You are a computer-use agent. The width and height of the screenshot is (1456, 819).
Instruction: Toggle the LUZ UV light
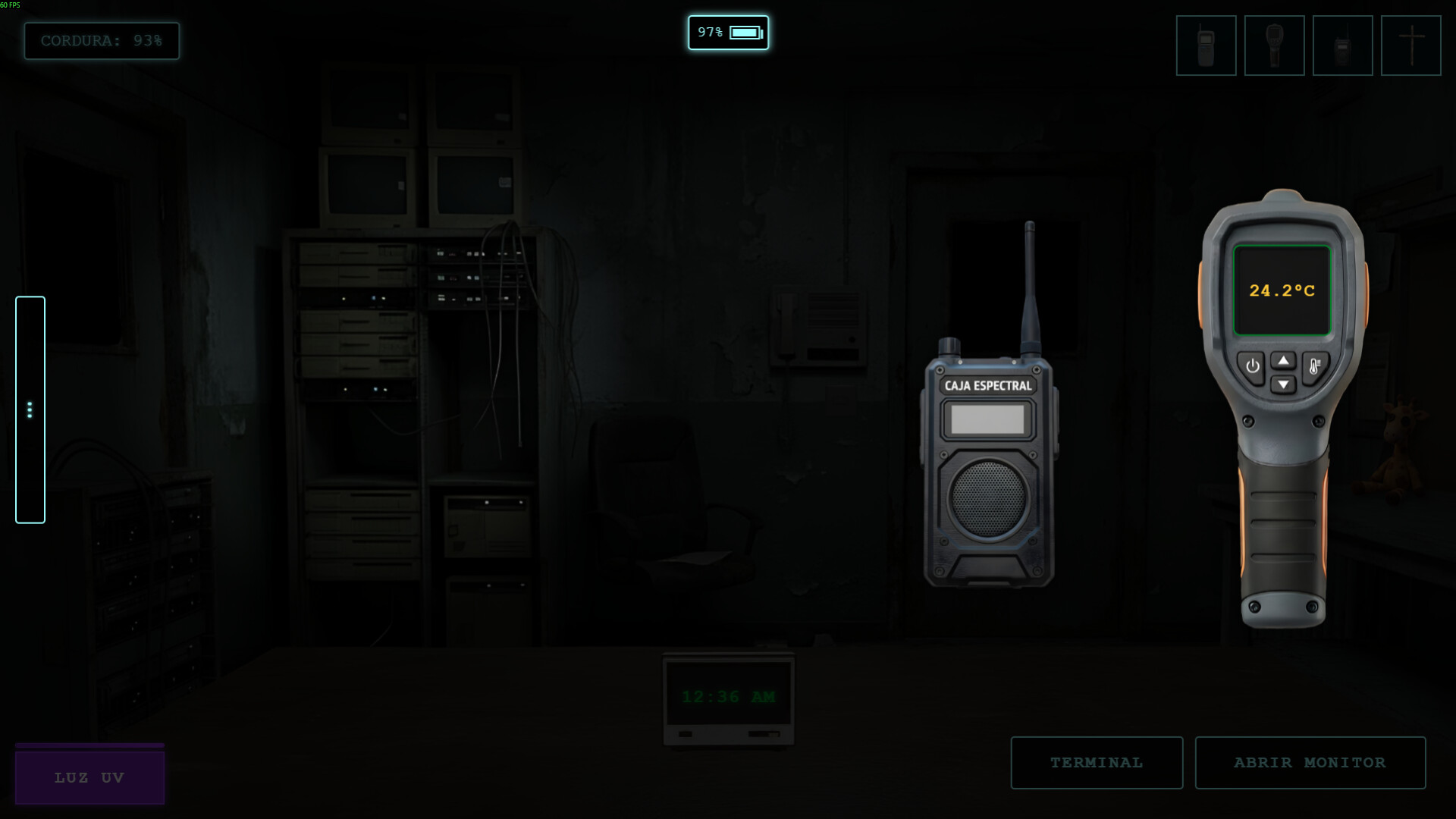pyautogui.click(x=89, y=777)
